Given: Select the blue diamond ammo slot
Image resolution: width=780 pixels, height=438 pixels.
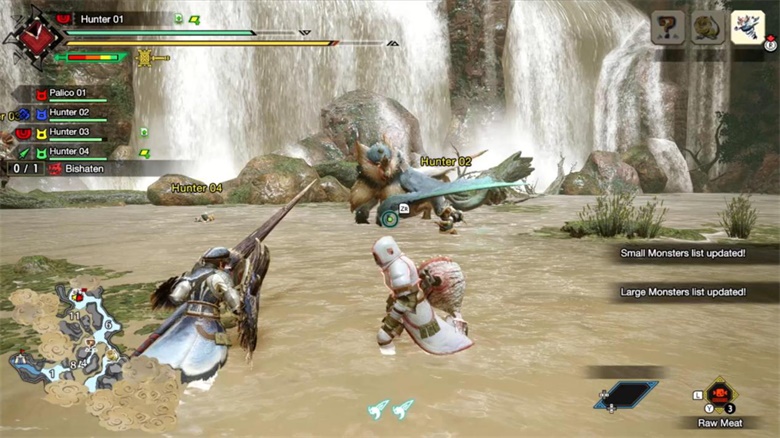Looking at the screenshot, I should (628, 395).
